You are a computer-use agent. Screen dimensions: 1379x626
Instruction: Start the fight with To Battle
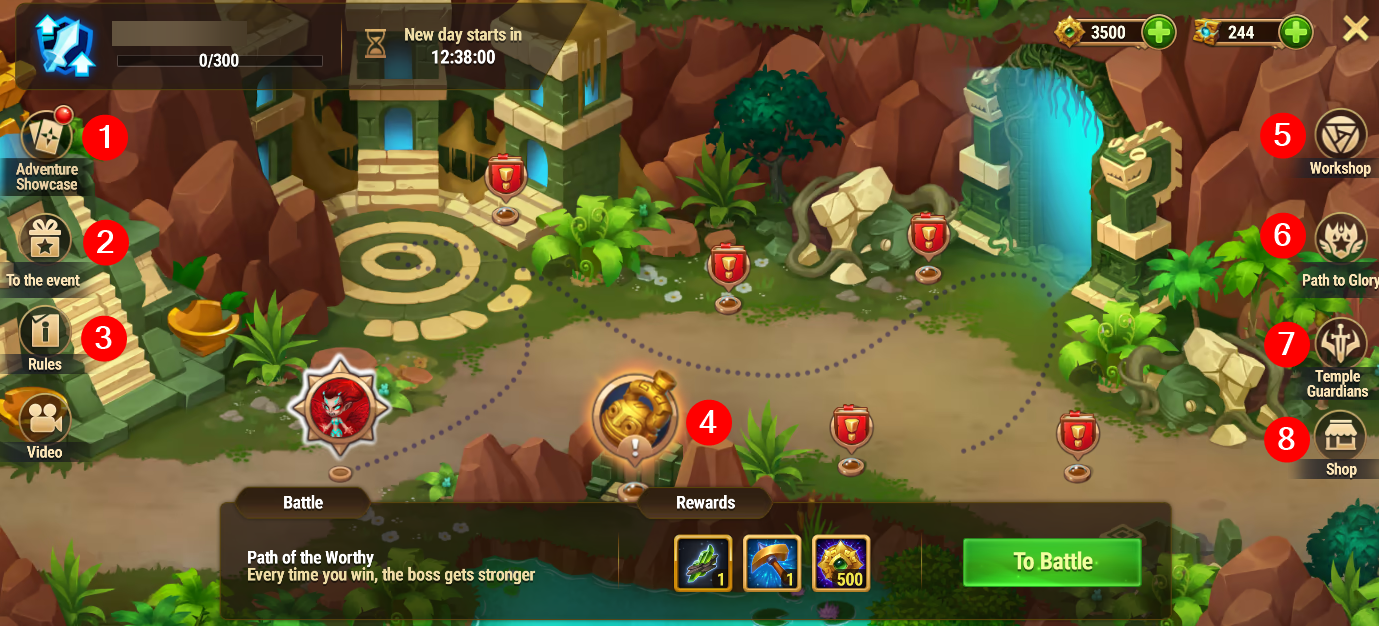pyautogui.click(x=1052, y=562)
